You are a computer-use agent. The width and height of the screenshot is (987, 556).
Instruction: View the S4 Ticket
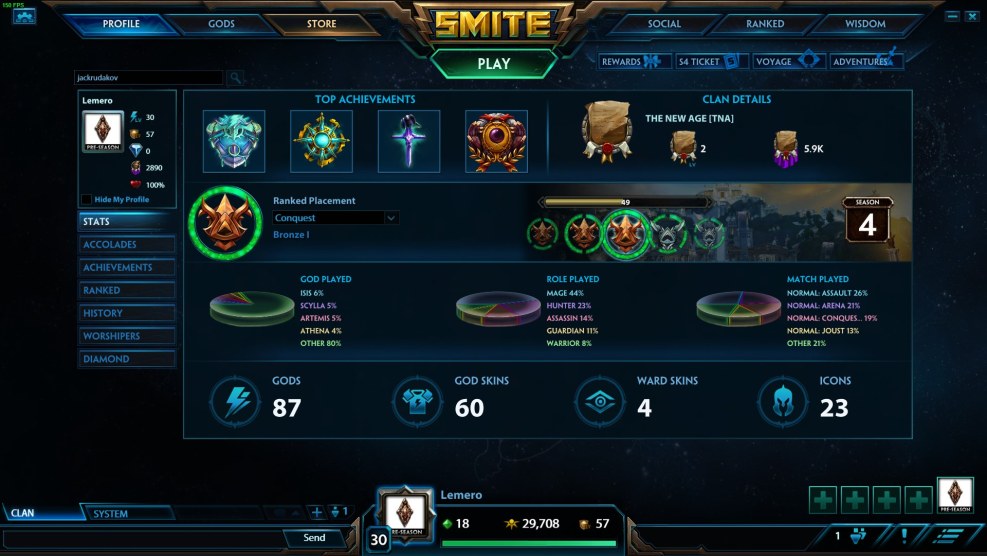point(709,61)
